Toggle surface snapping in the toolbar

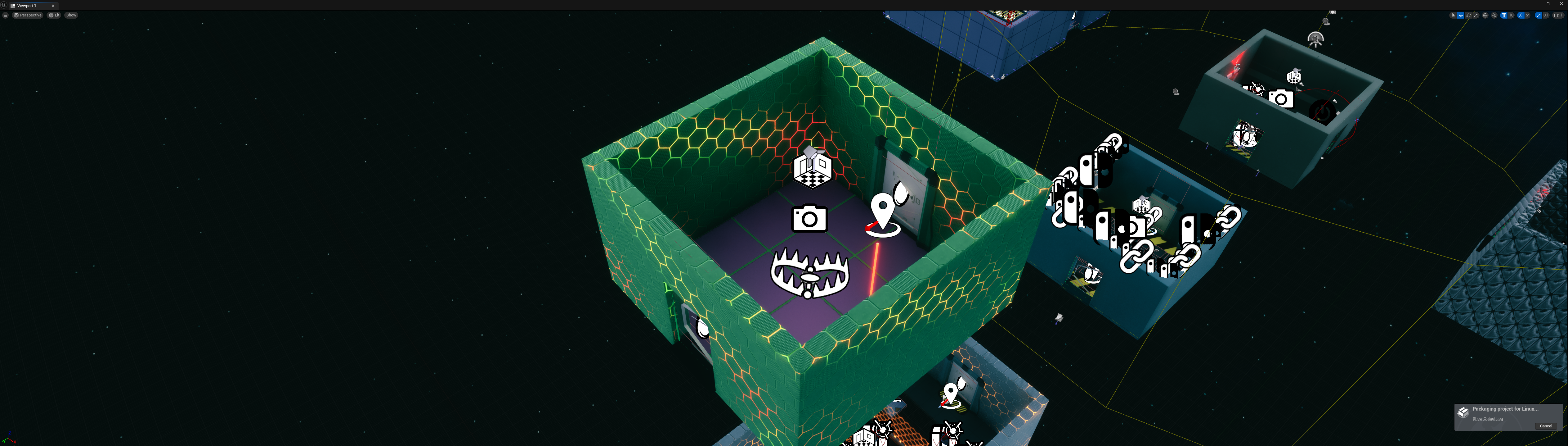point(1494,15)
